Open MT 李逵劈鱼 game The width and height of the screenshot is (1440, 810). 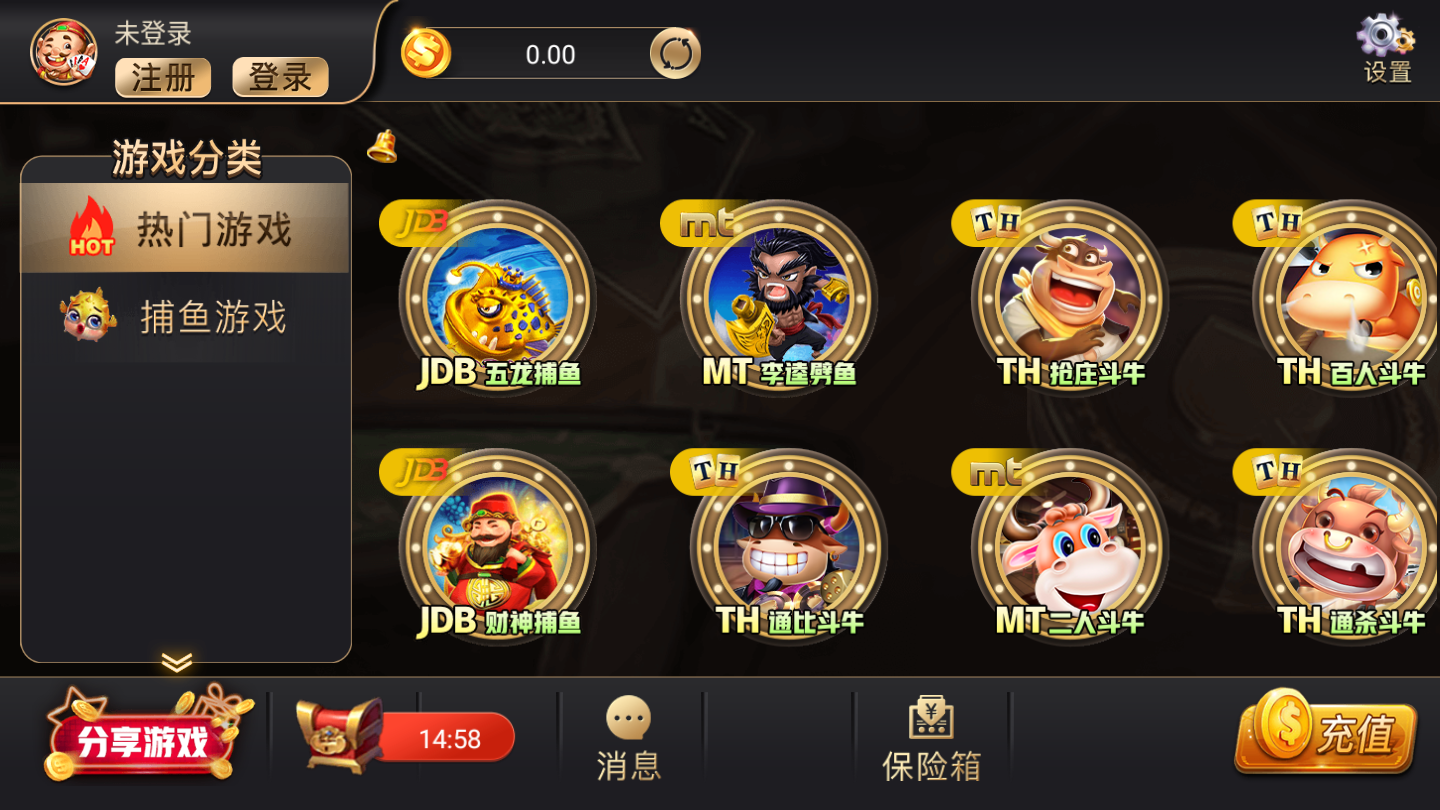[782, 295]
